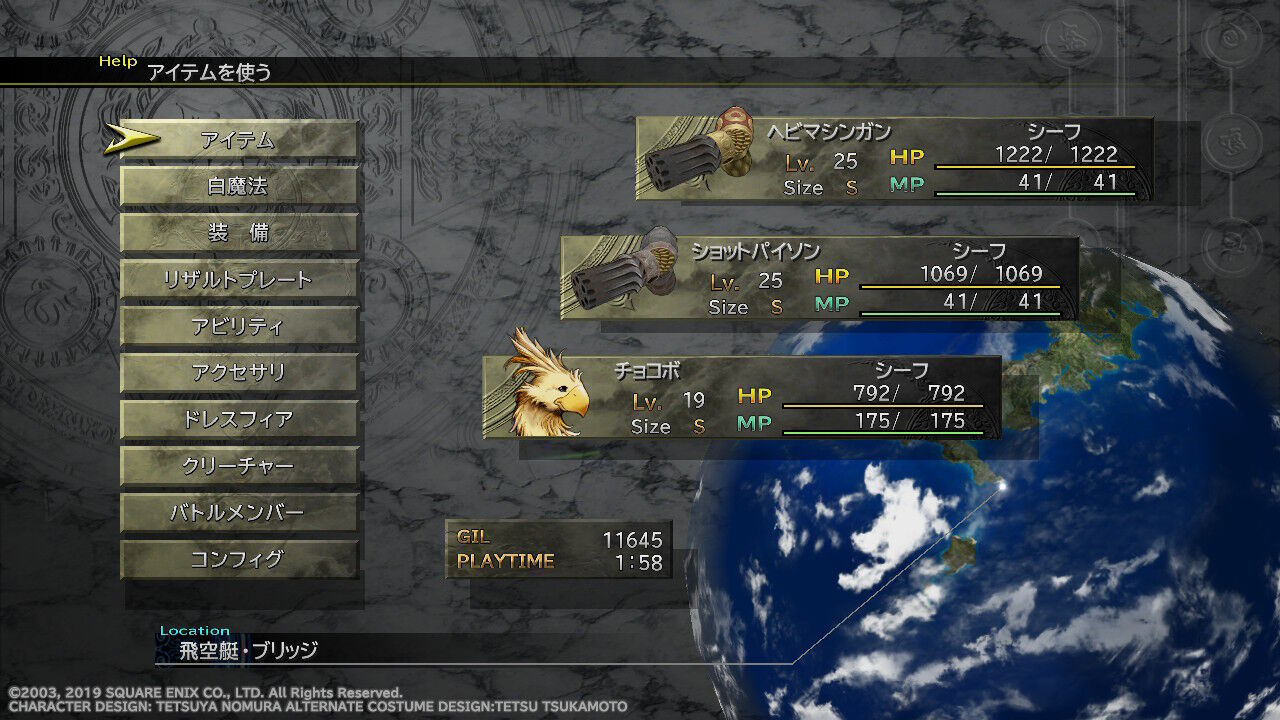Open コンフィグ (Config) settings entry
This screenshot has height=720, width=1280.
[240, 560]
